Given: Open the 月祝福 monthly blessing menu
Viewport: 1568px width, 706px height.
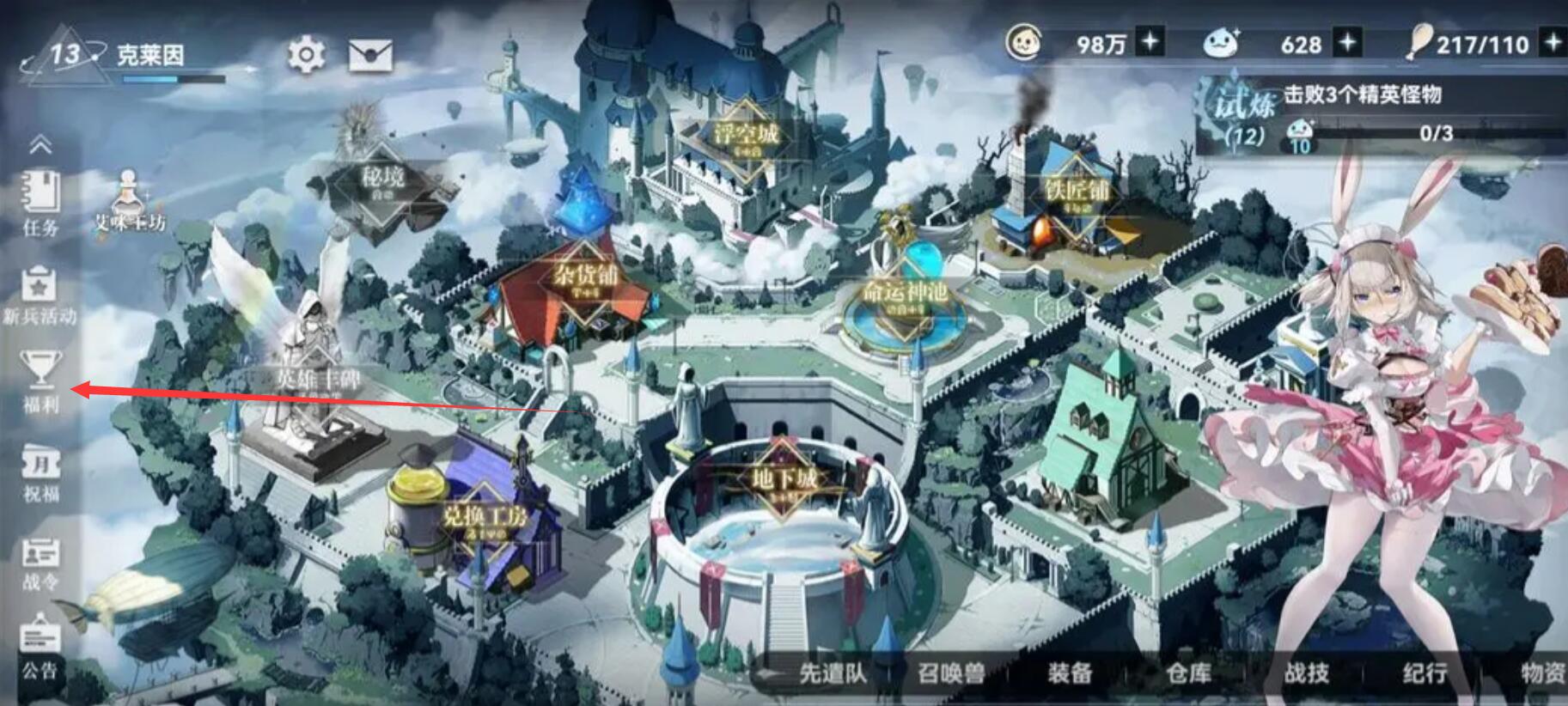Looking at the screenshot, I should (x=40, y=473).
